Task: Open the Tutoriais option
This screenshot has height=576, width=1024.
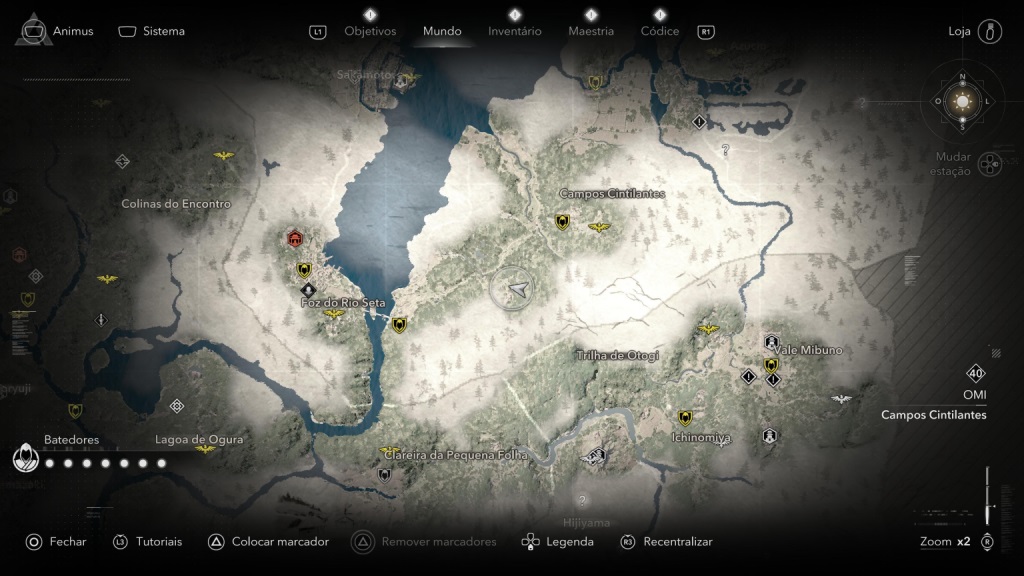Action: 148,542
